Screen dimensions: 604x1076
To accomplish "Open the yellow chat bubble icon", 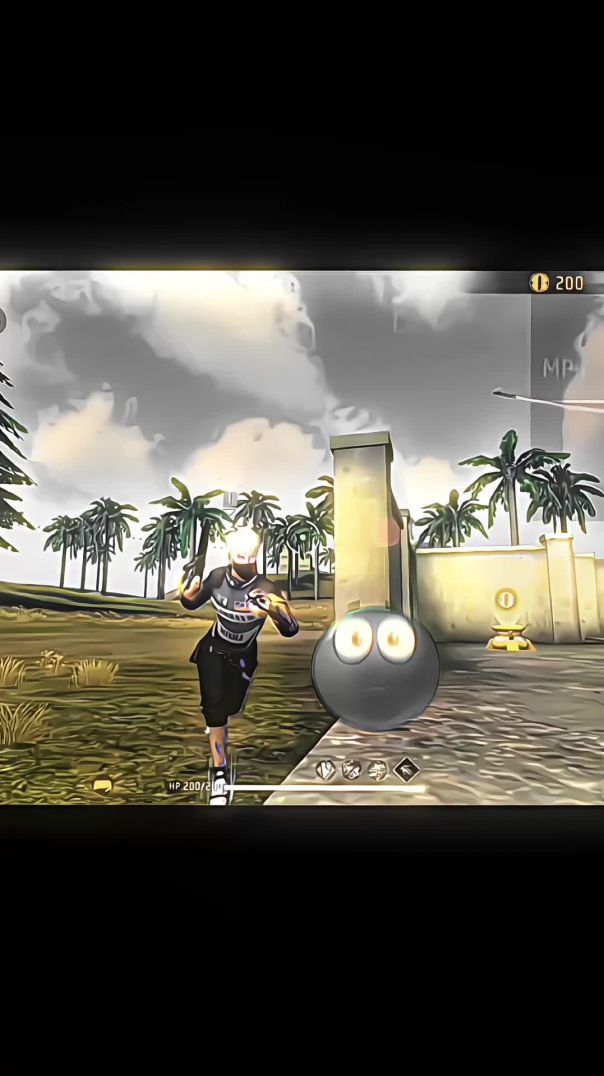I will 102,786.
